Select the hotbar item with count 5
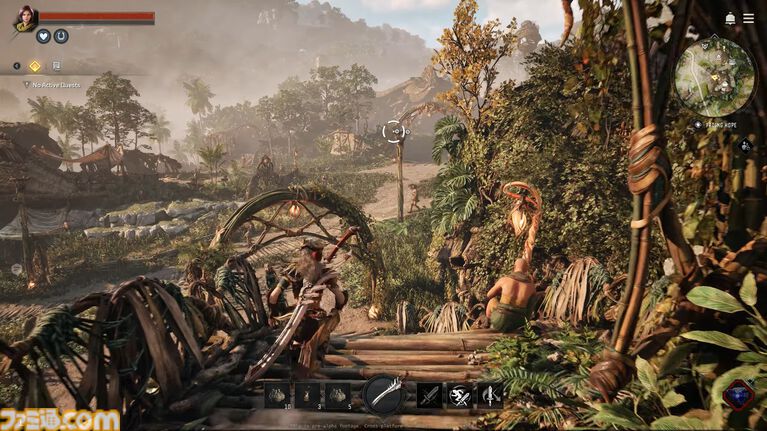767x431 pixels. point(338,395)
